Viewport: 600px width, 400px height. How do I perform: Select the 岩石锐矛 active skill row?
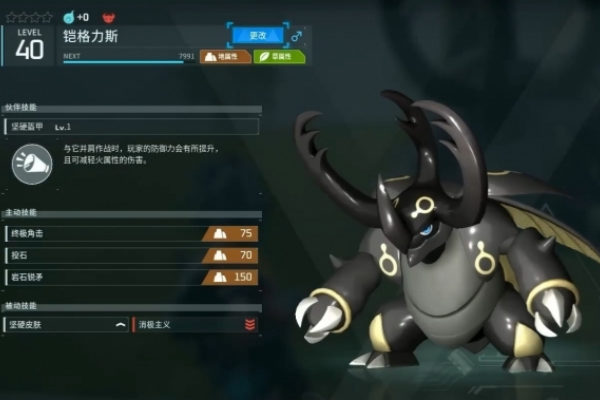131,276
